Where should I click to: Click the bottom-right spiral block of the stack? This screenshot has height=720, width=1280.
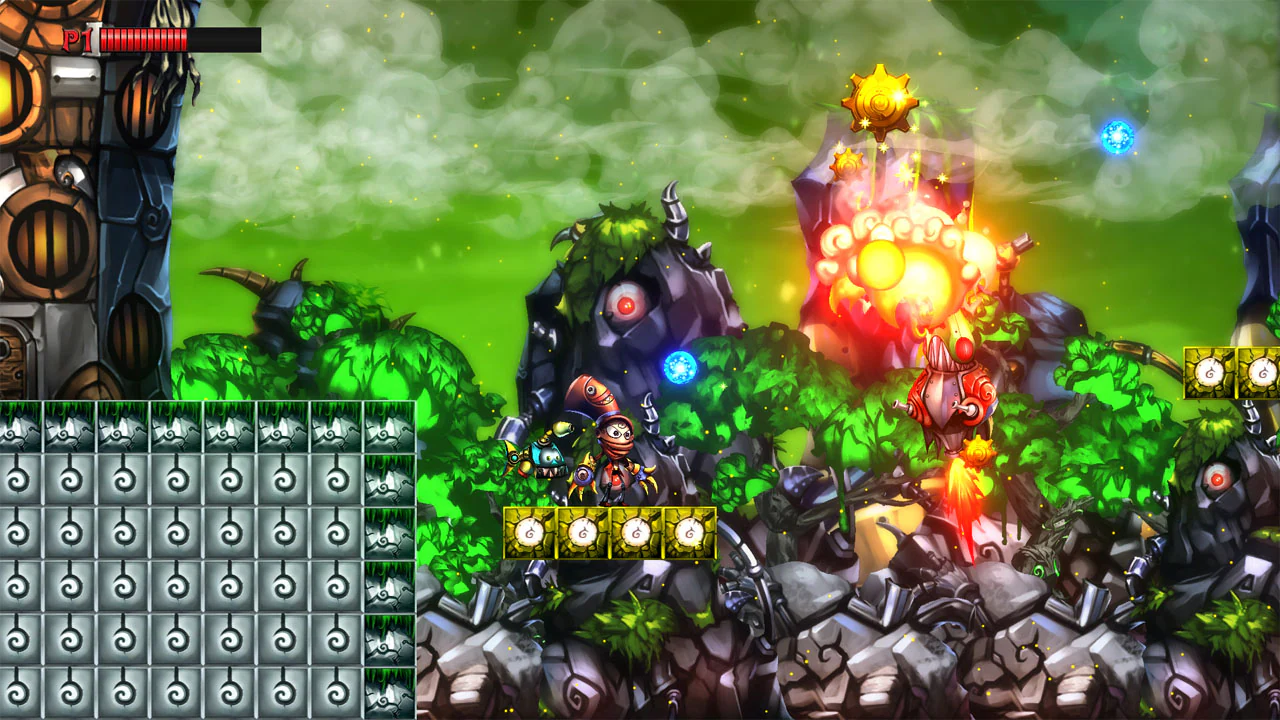click(x=388, y=695)
